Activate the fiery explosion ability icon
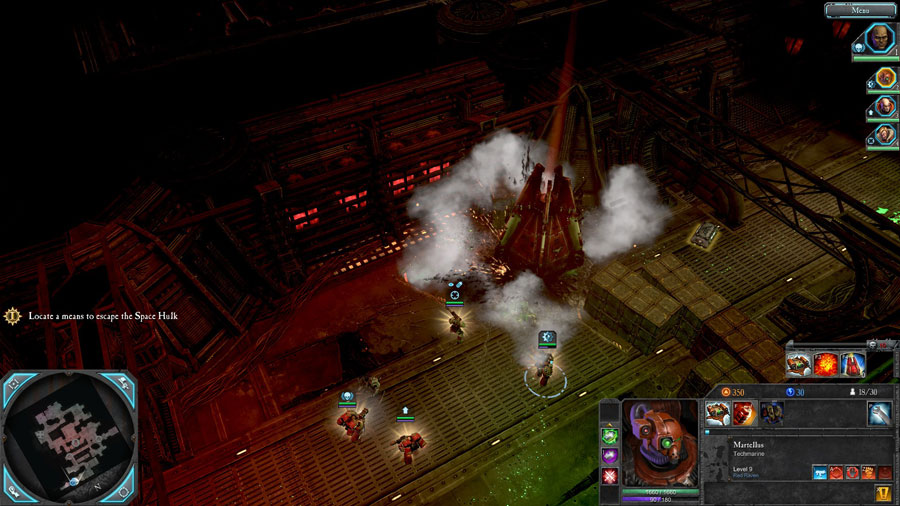 825,364
